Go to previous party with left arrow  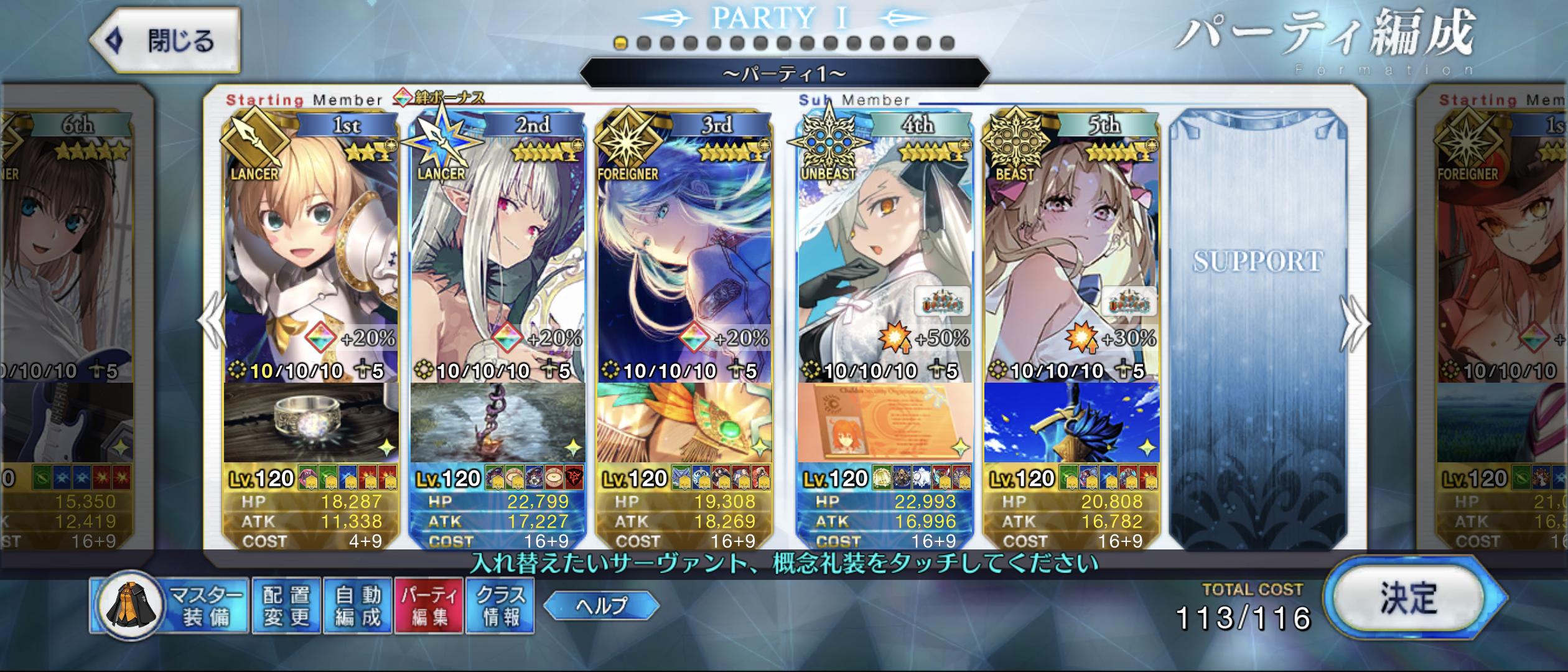click(213, 322)
